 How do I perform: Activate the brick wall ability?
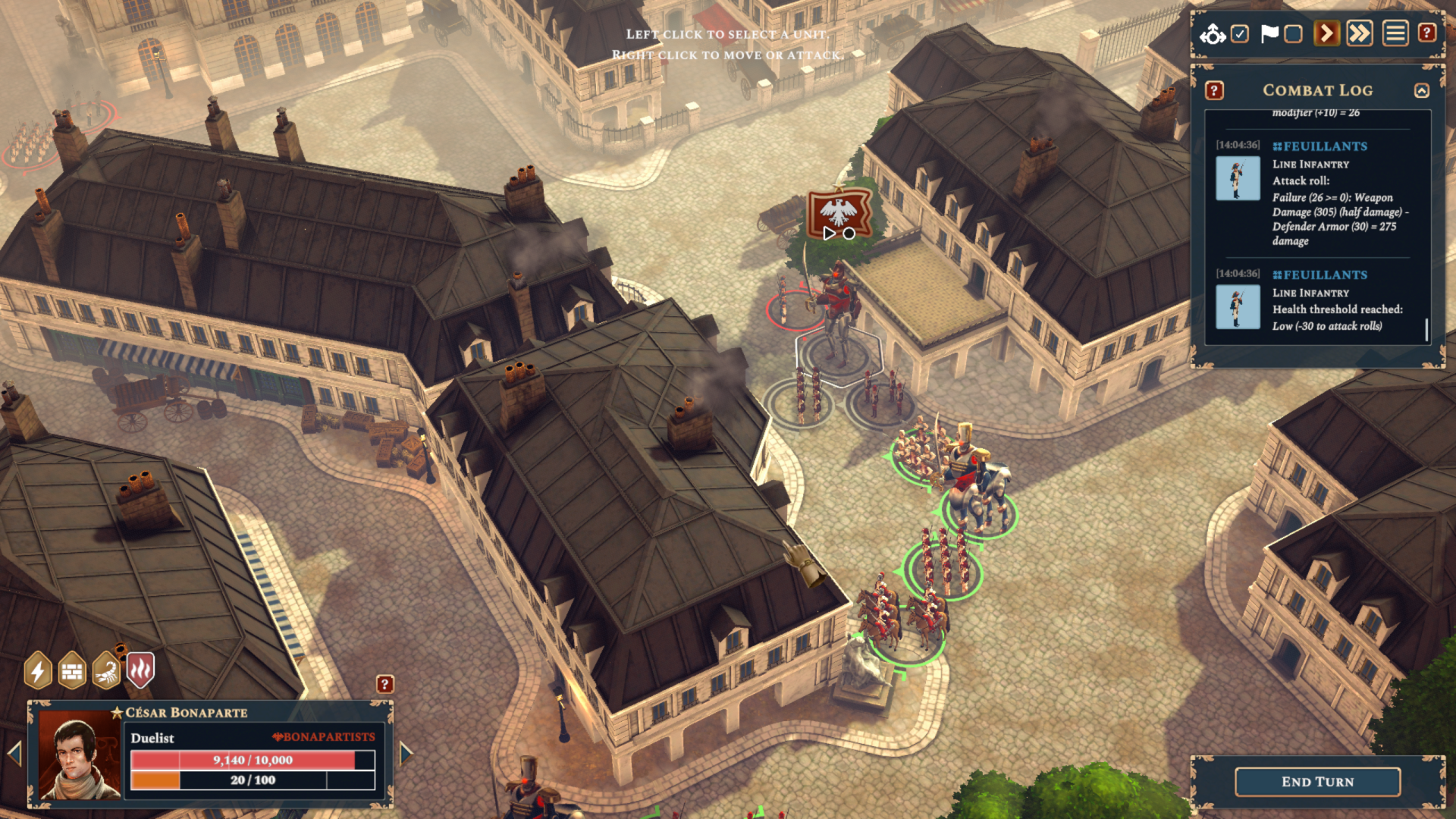click(72, 671)
